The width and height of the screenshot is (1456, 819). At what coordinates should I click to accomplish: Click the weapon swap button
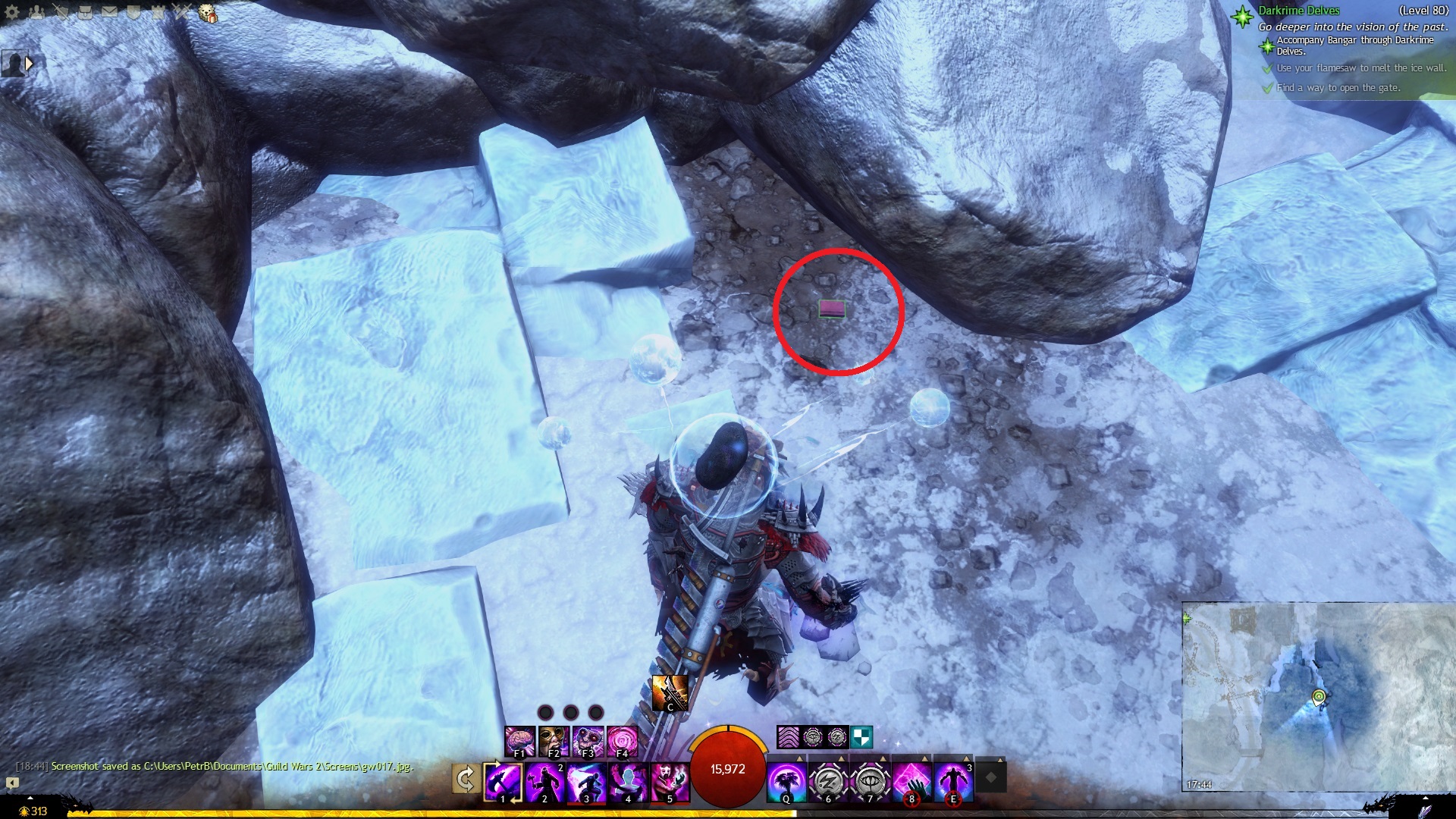(x=466, y=779)
